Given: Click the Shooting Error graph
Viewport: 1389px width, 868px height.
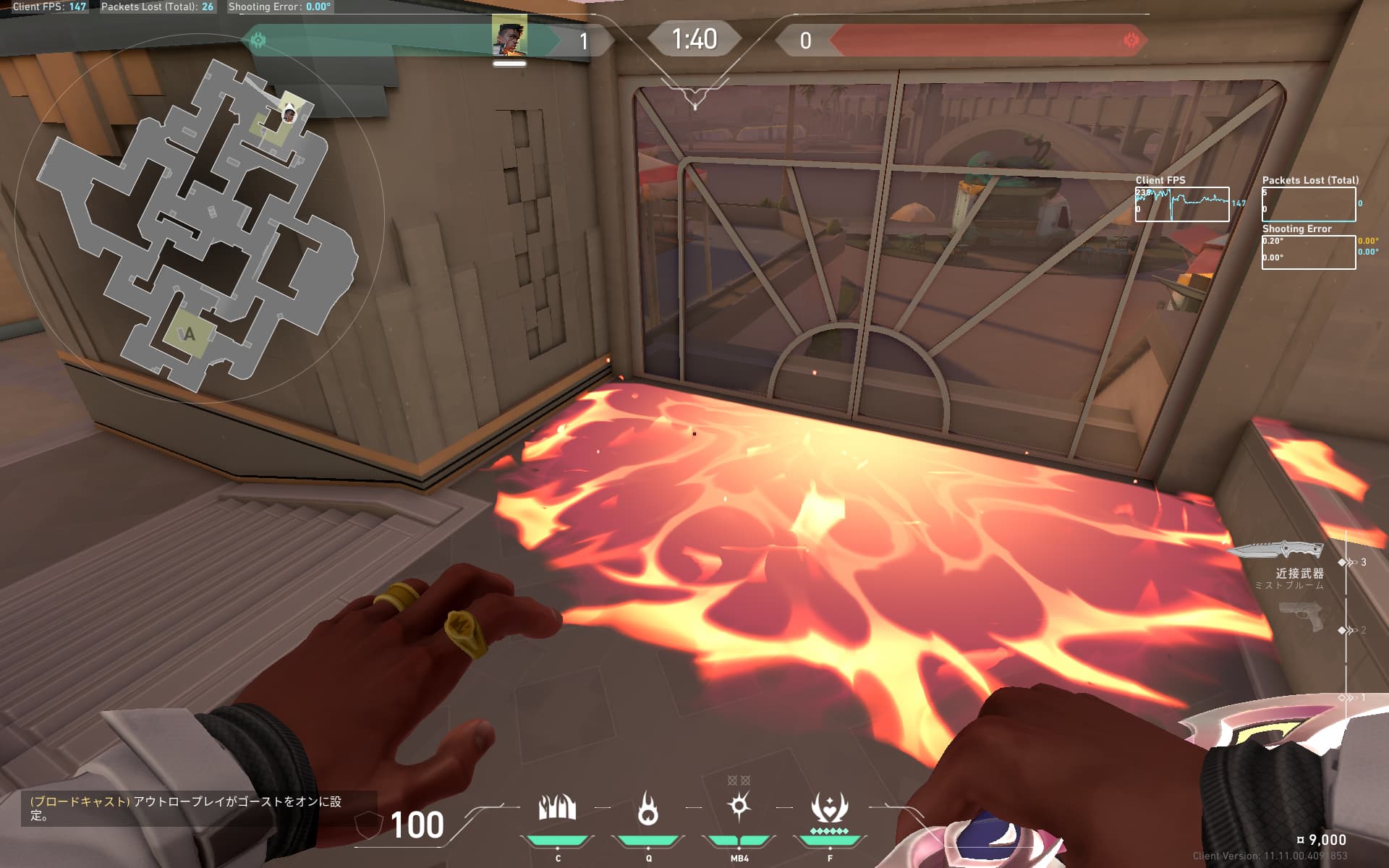Looking at the screenshot, I should tap(1308, 252).
